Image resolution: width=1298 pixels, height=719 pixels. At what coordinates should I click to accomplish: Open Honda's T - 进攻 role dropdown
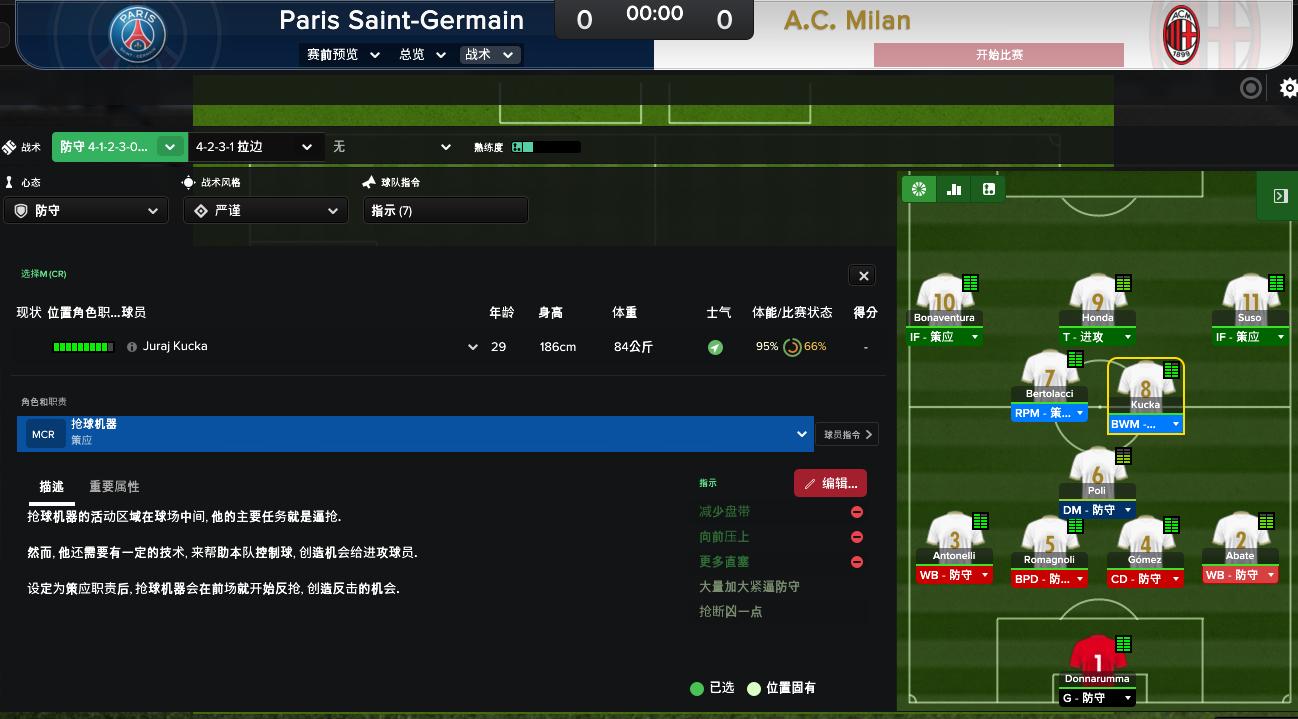[x=1097, y=337]
